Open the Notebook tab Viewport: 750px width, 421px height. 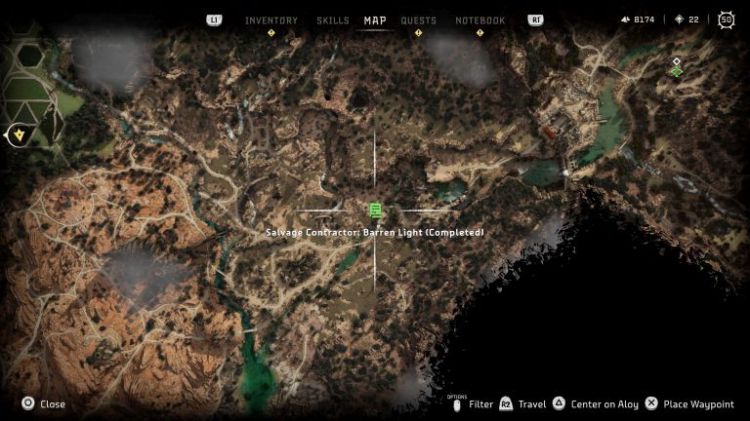[480, 20]
